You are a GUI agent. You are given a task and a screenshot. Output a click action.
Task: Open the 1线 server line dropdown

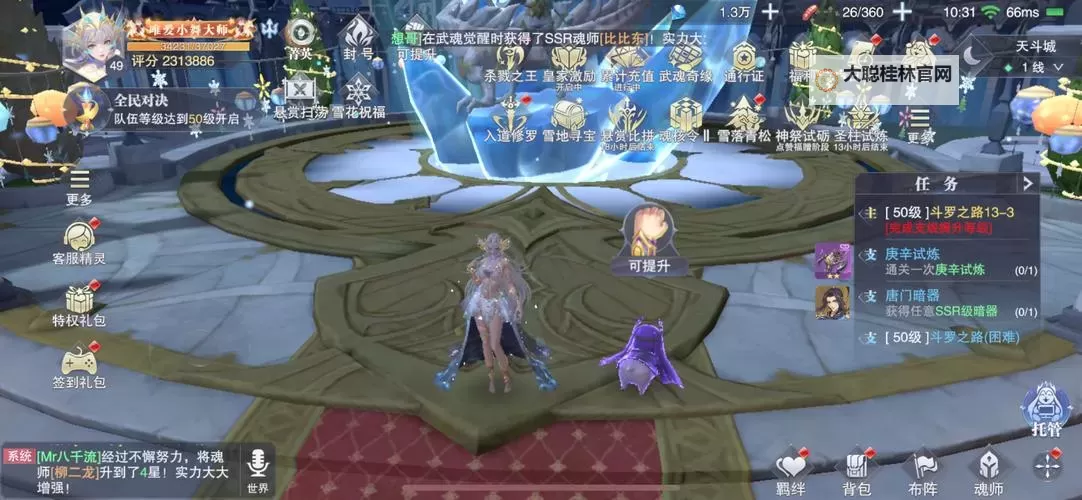(x=1034, y=67)
